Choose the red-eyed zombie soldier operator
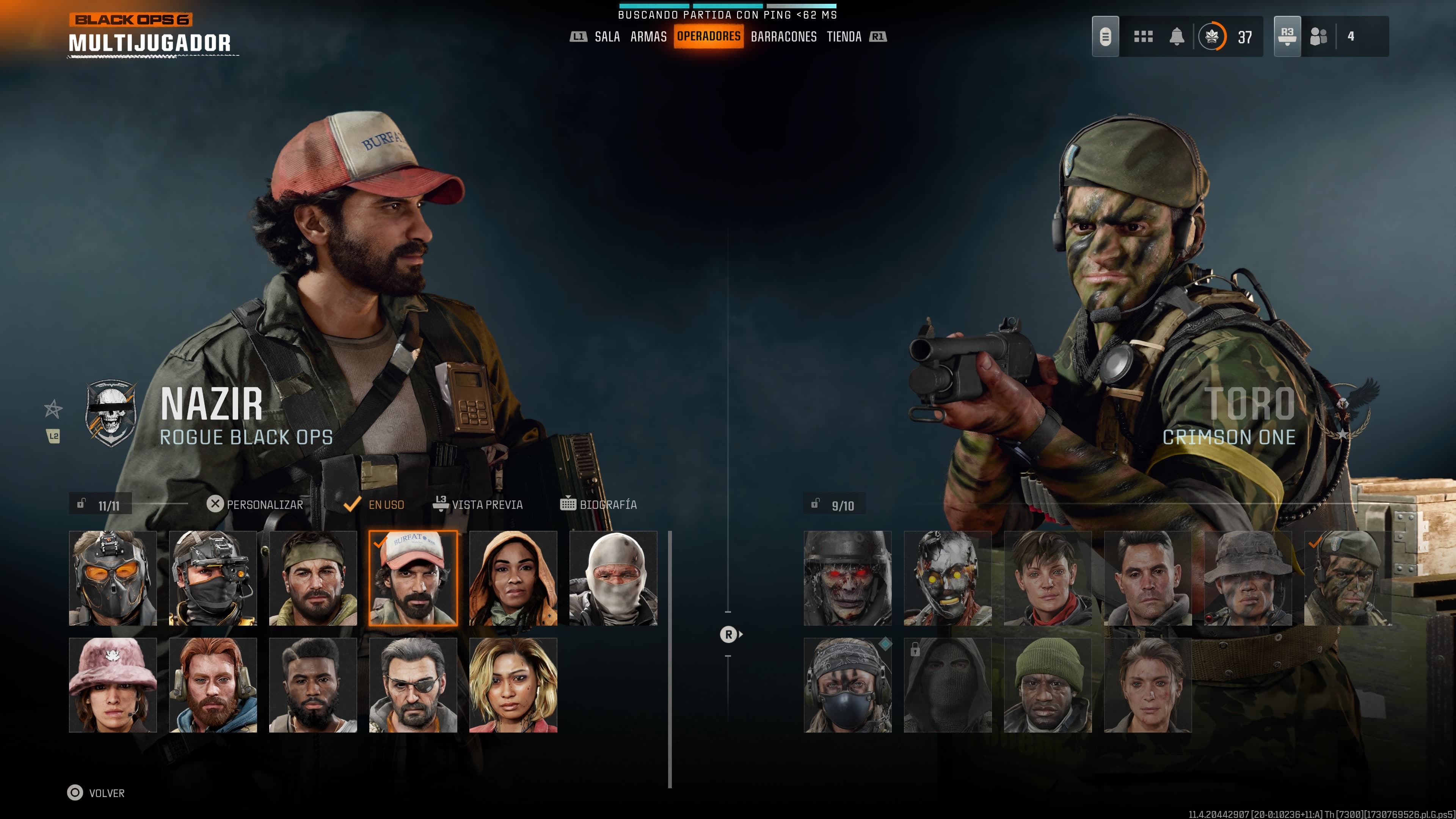Image resolution: width=1456 pixels, height=819 pixels. [x=848, y=577]
